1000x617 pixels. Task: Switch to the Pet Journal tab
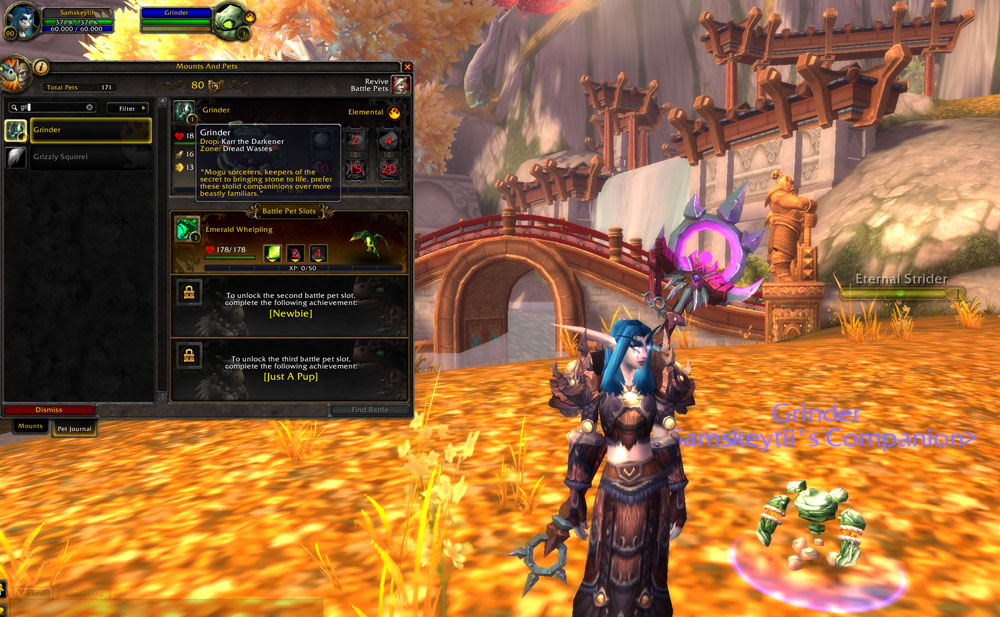click(75, 428)
